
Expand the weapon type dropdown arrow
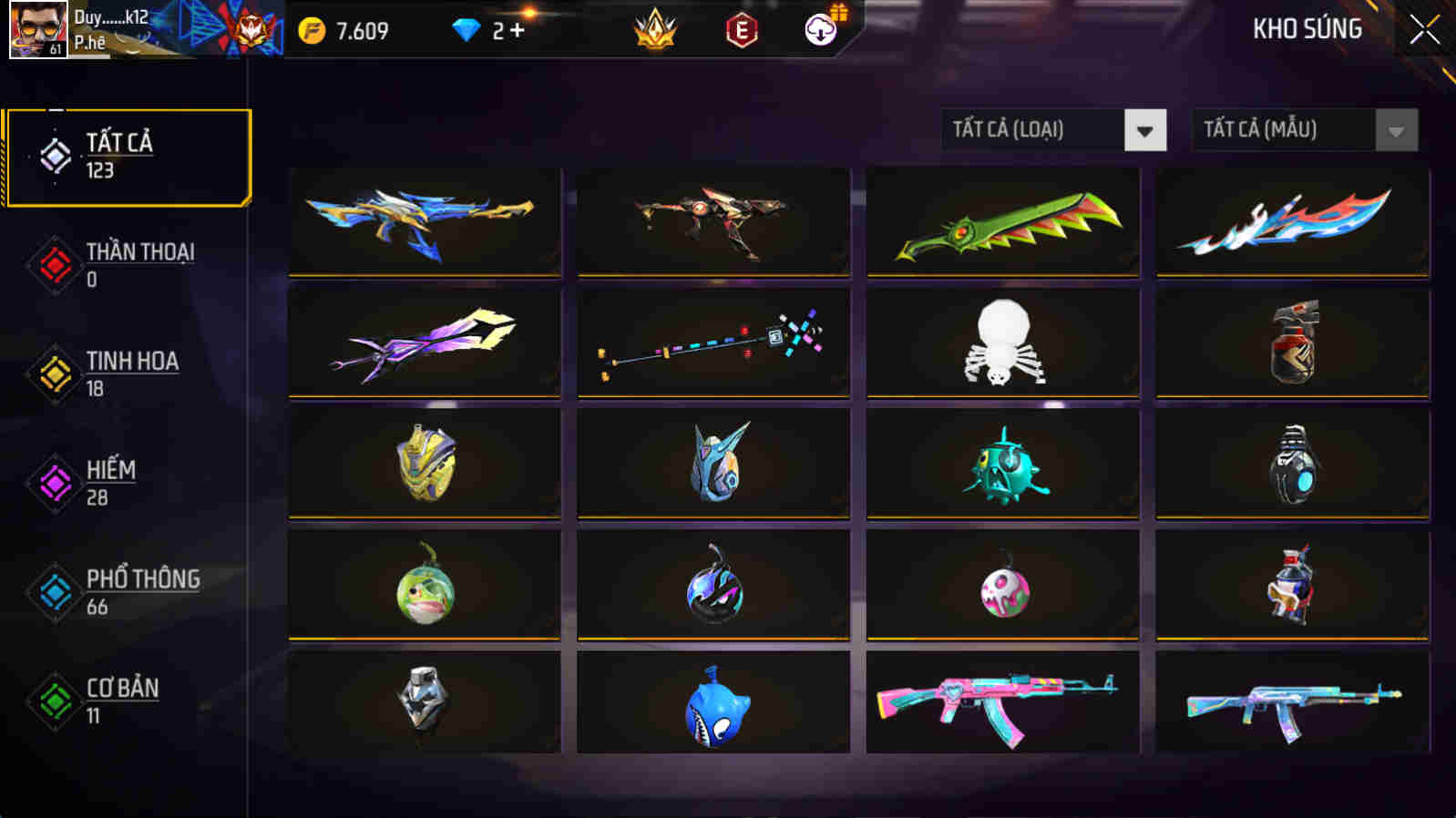pyautogui.click(x=1145, y=129)
